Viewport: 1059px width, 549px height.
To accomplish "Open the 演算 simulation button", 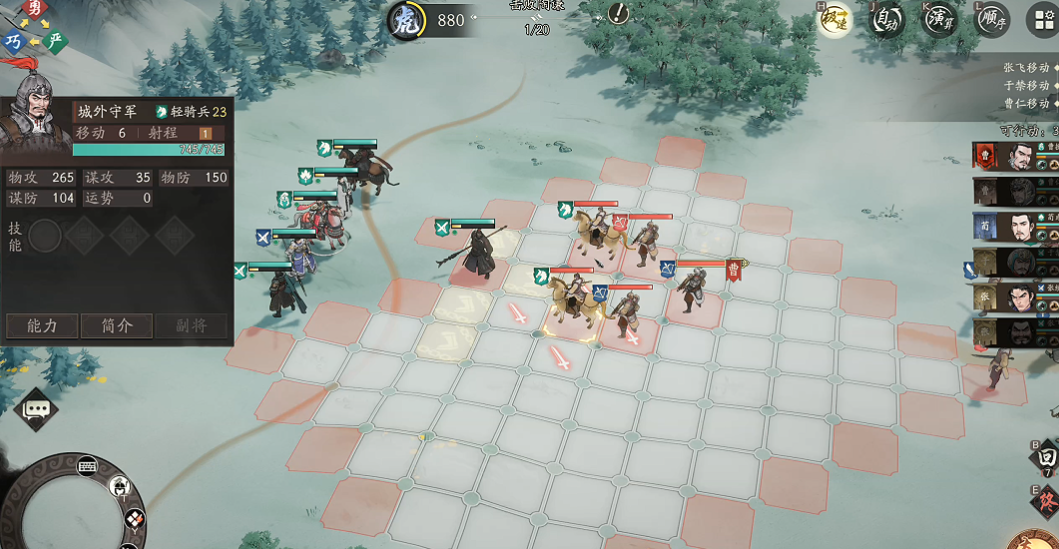I will tap(939, 19).
